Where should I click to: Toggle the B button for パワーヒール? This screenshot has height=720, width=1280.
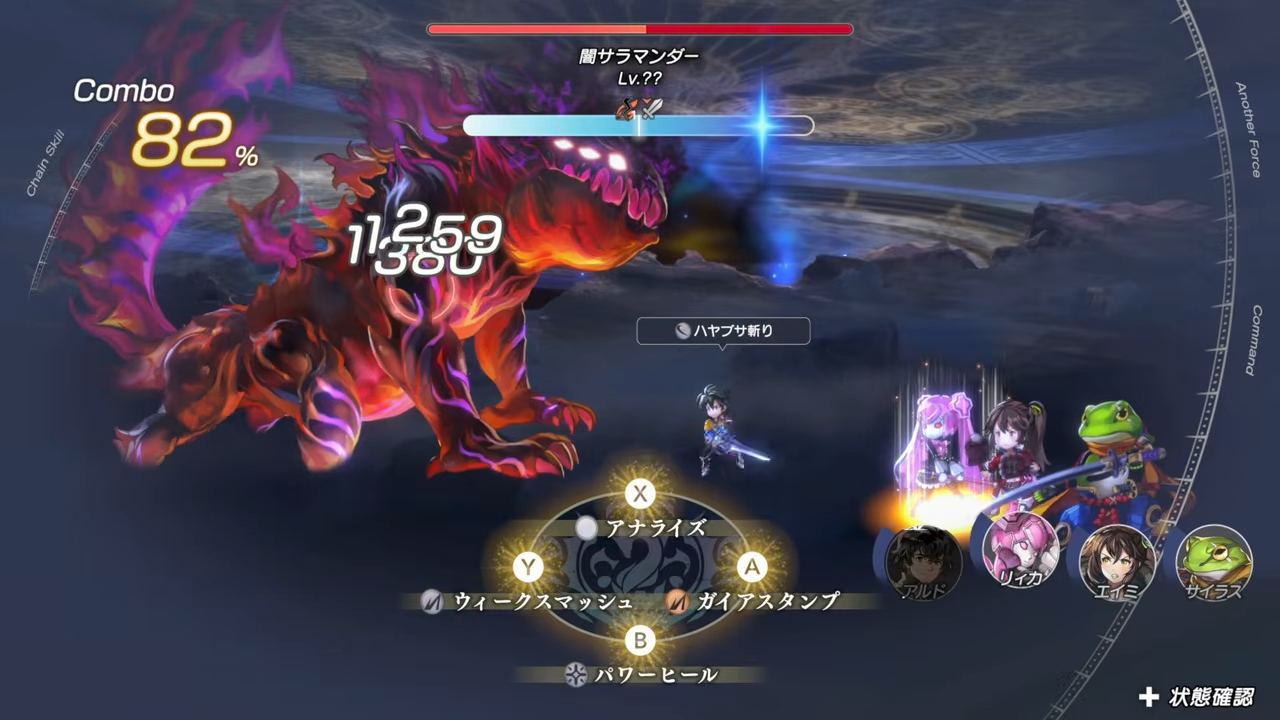(x=640, y=641)
